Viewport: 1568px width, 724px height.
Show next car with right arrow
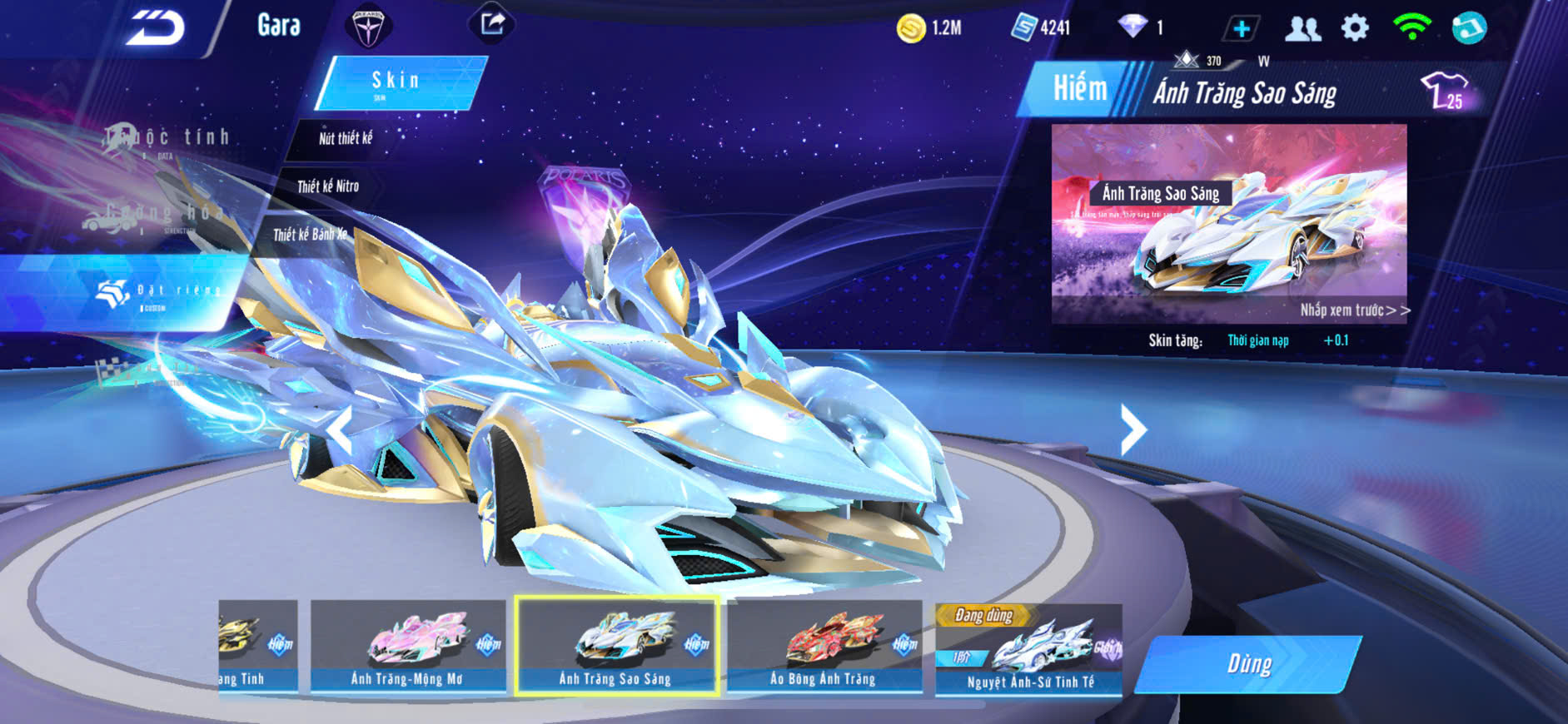coord(1132,429)
